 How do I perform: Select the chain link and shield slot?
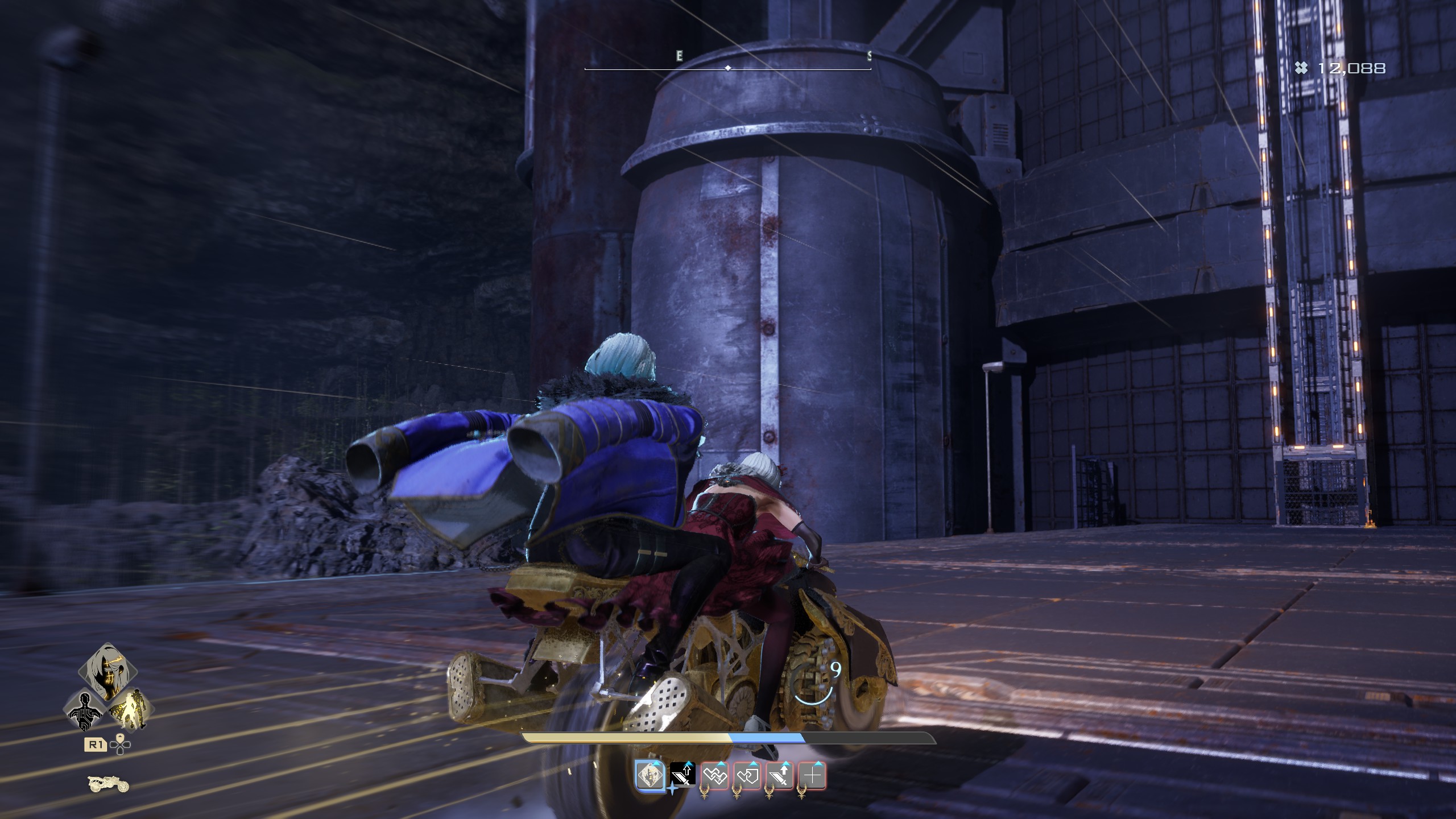747,776
